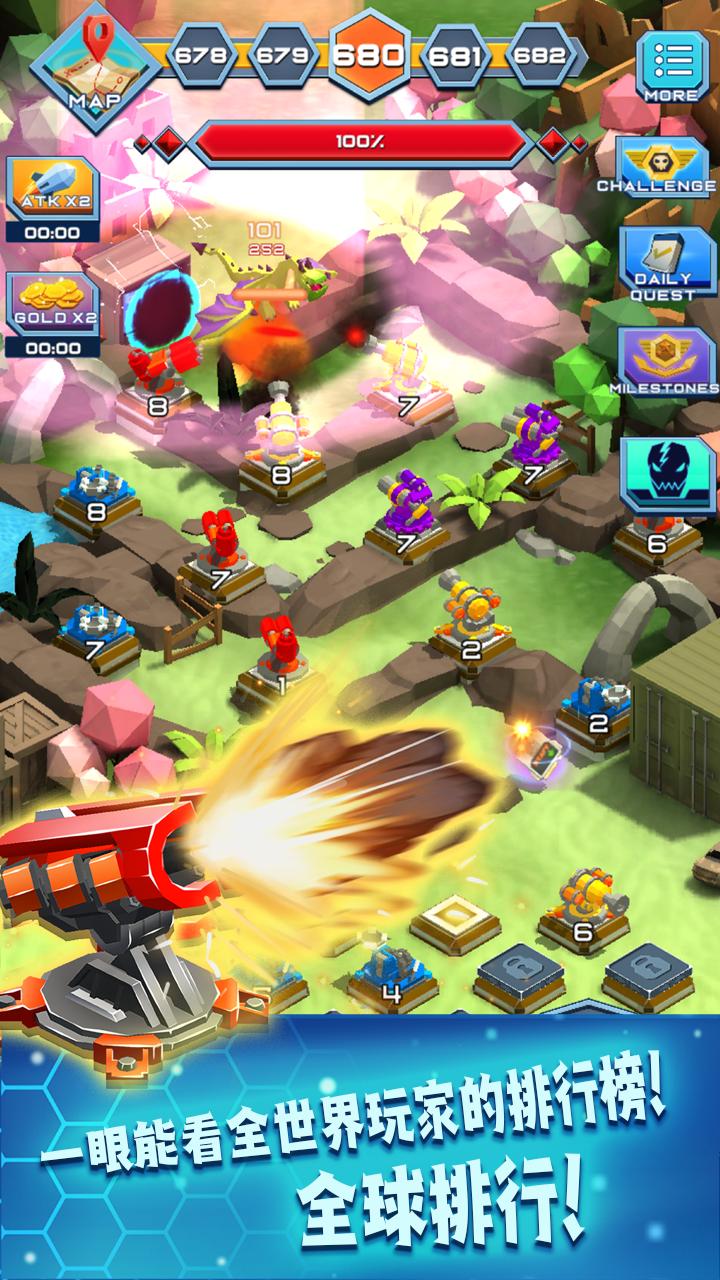Activate the GOLD X2 coin boost
Screen dimensions: 720x1280
tap(53, 306)
